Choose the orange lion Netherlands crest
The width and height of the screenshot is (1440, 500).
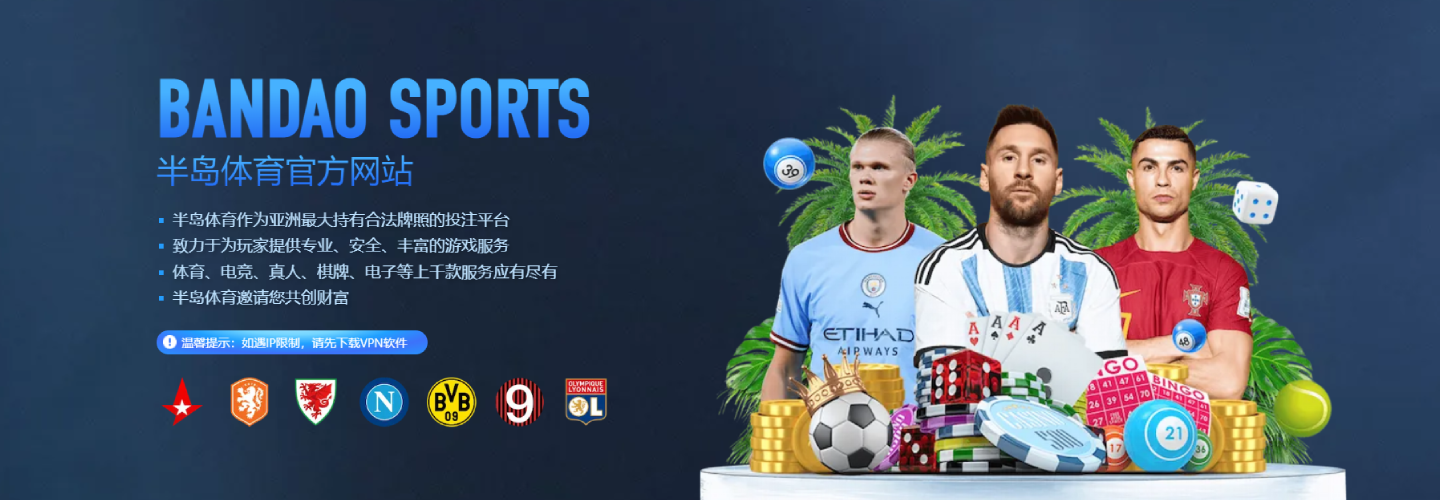(250, 402)
